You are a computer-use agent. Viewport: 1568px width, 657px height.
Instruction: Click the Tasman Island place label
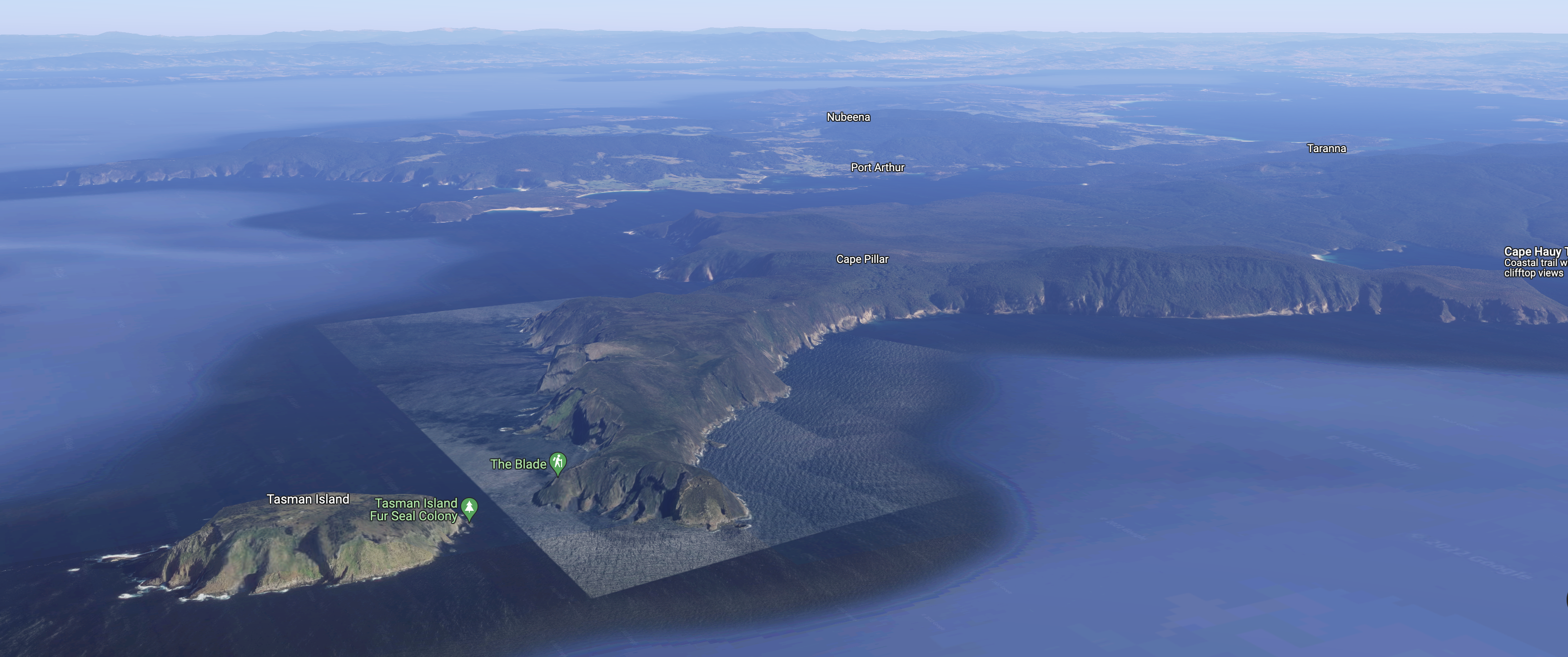coord(308,499)
